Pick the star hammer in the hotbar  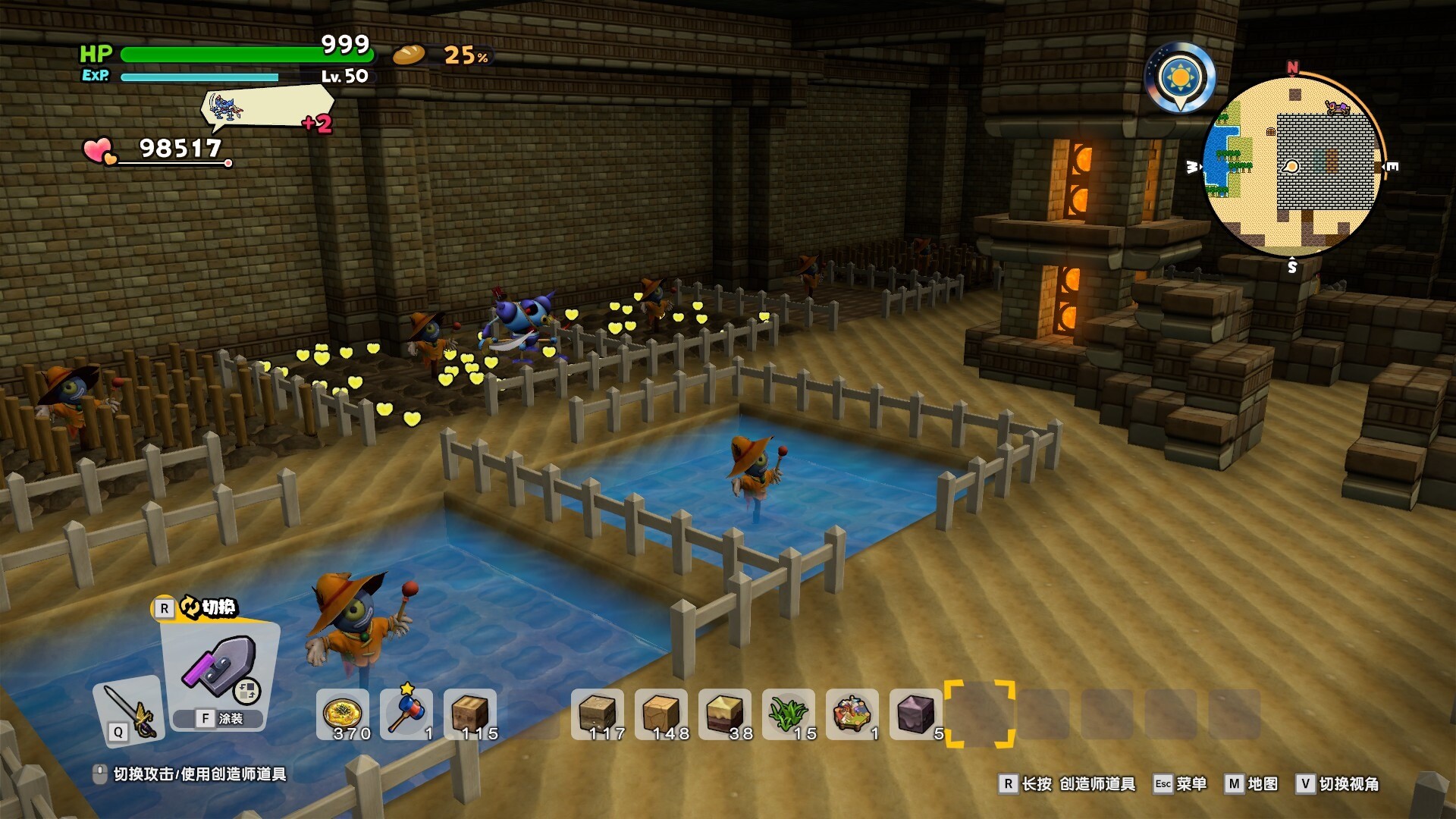406,714
